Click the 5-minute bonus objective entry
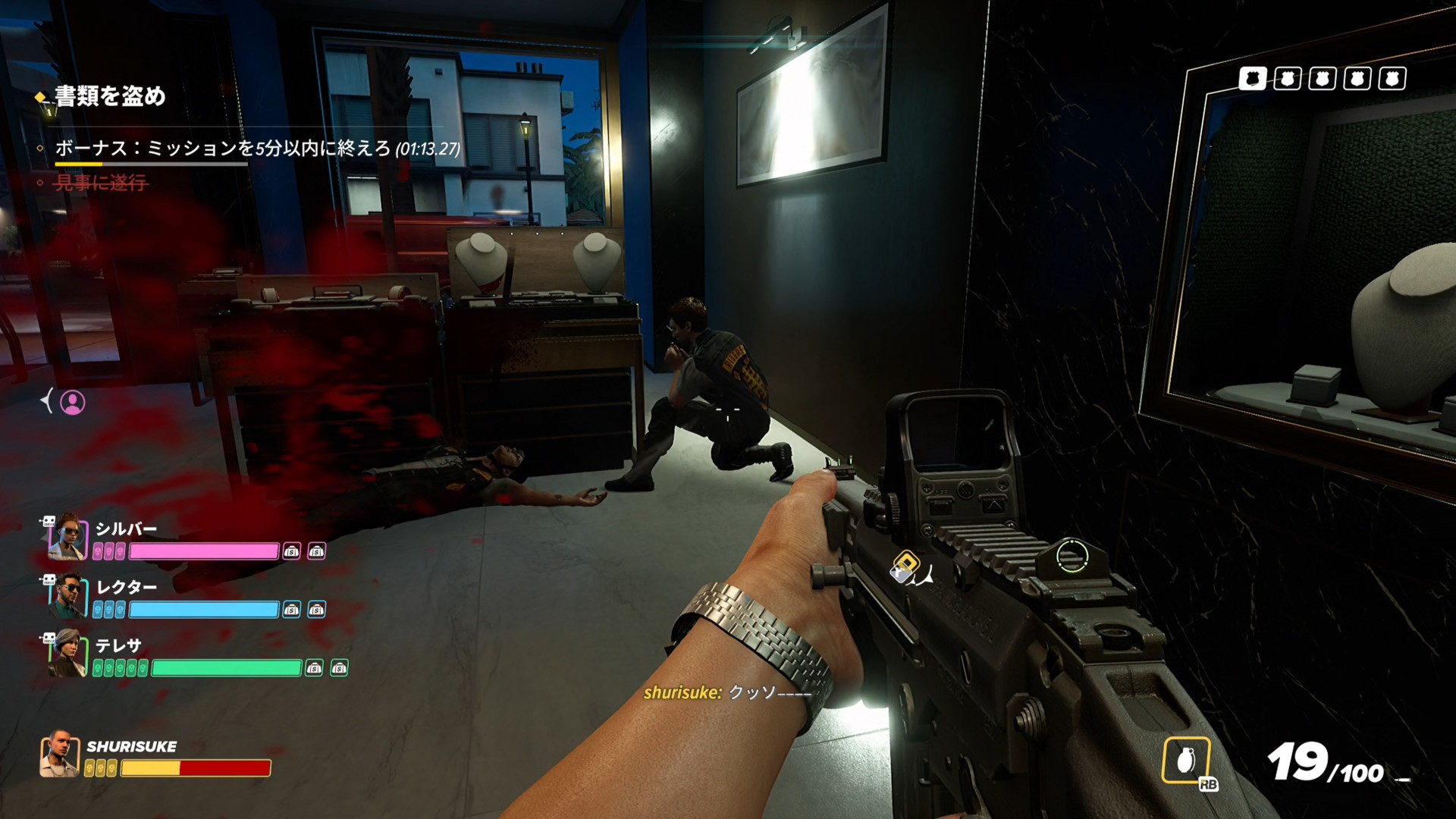 pos(257,148)
